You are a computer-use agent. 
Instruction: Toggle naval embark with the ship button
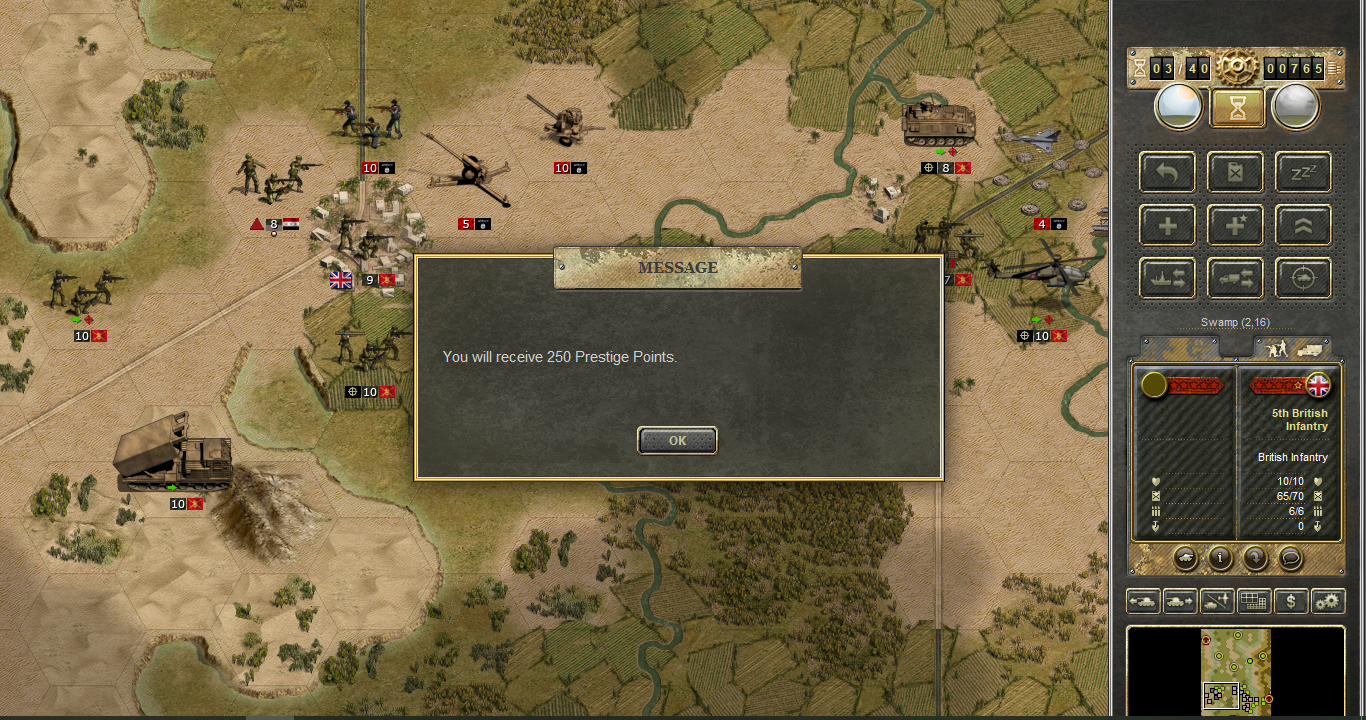1167,278
